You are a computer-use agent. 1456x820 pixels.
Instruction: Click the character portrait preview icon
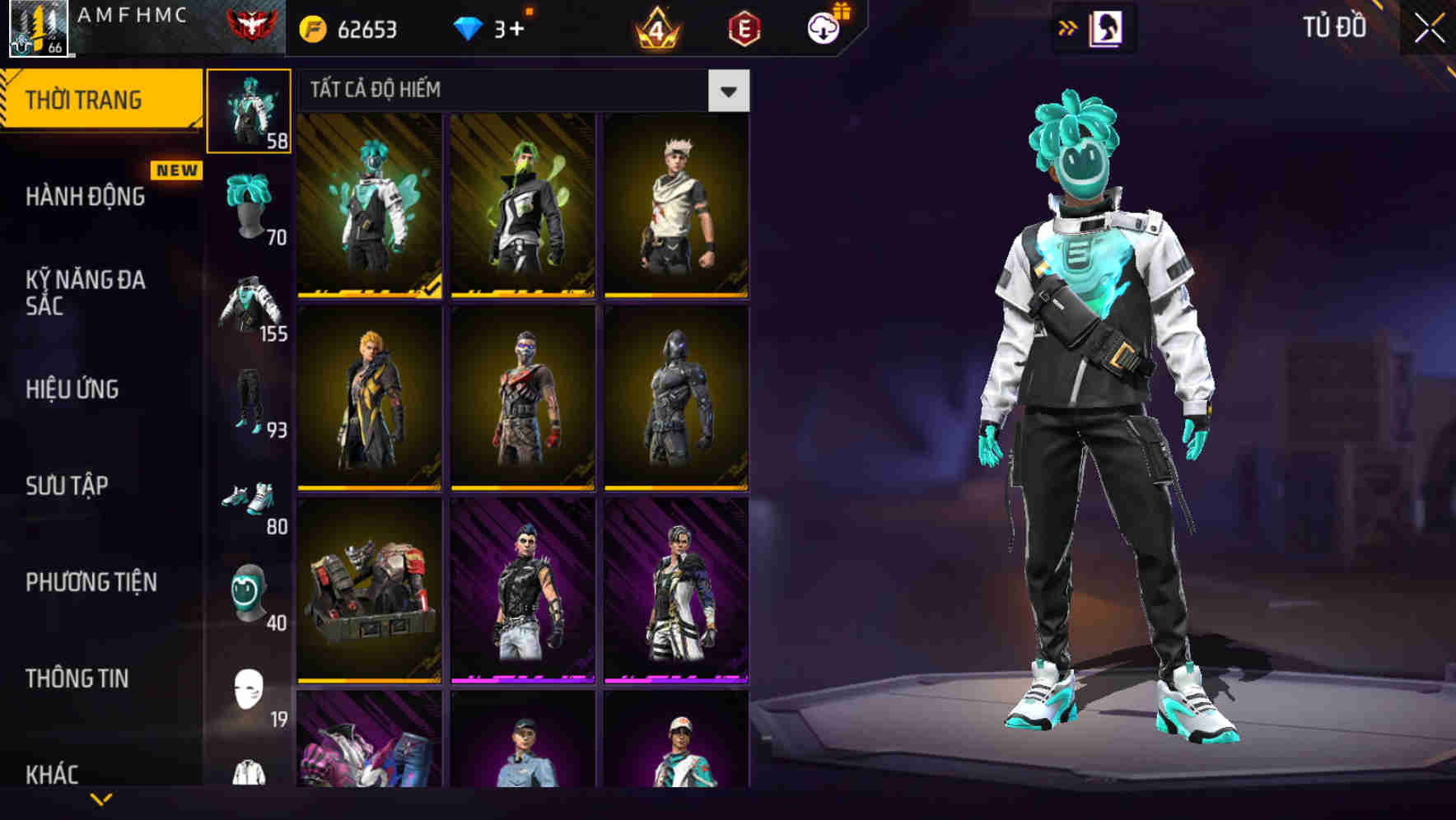[1104, 30]
